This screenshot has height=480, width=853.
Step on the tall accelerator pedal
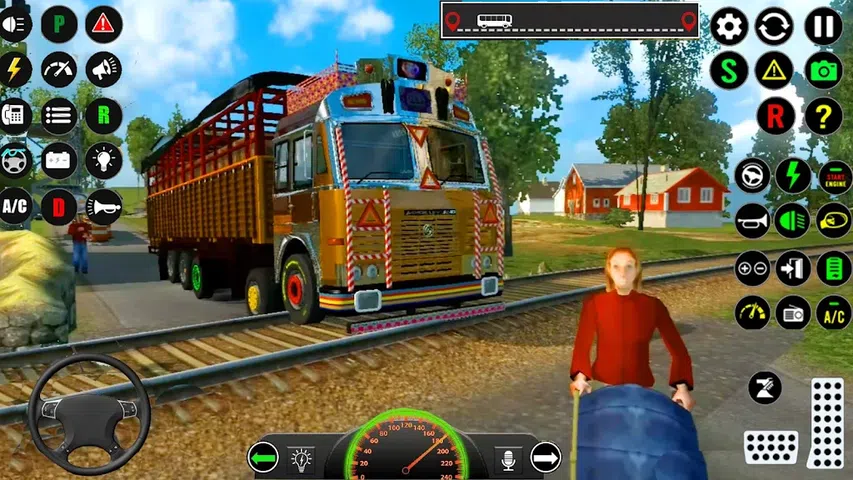[x=826, y=422]
